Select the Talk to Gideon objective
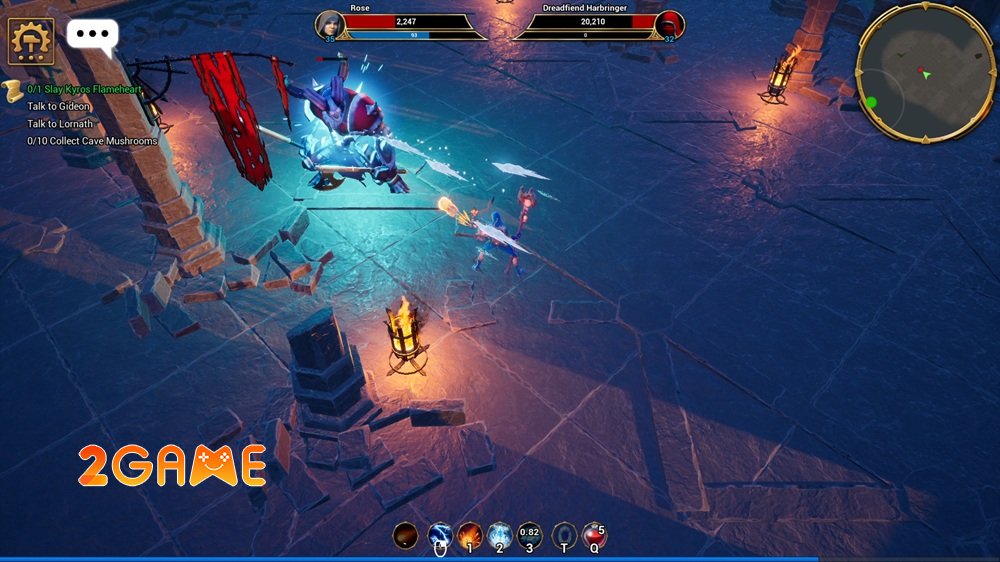This screenshot has height=562, width=1000. click(x=59, y=107)
